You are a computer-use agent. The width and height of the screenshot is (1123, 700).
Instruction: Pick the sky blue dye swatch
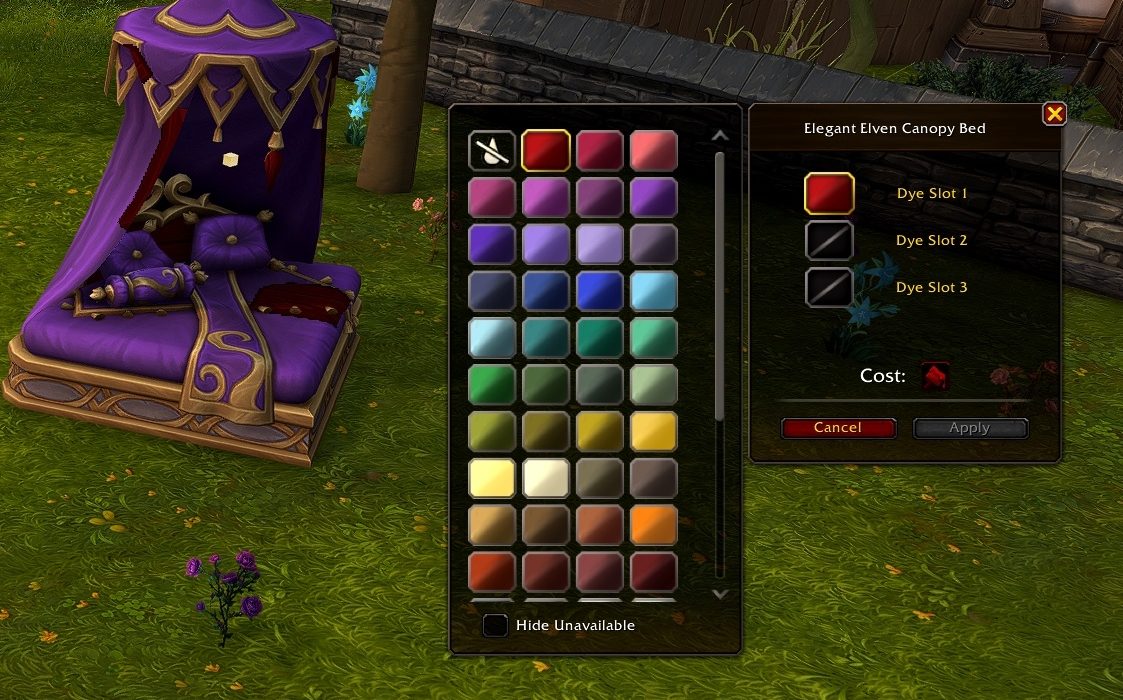(x=654, y=291)
